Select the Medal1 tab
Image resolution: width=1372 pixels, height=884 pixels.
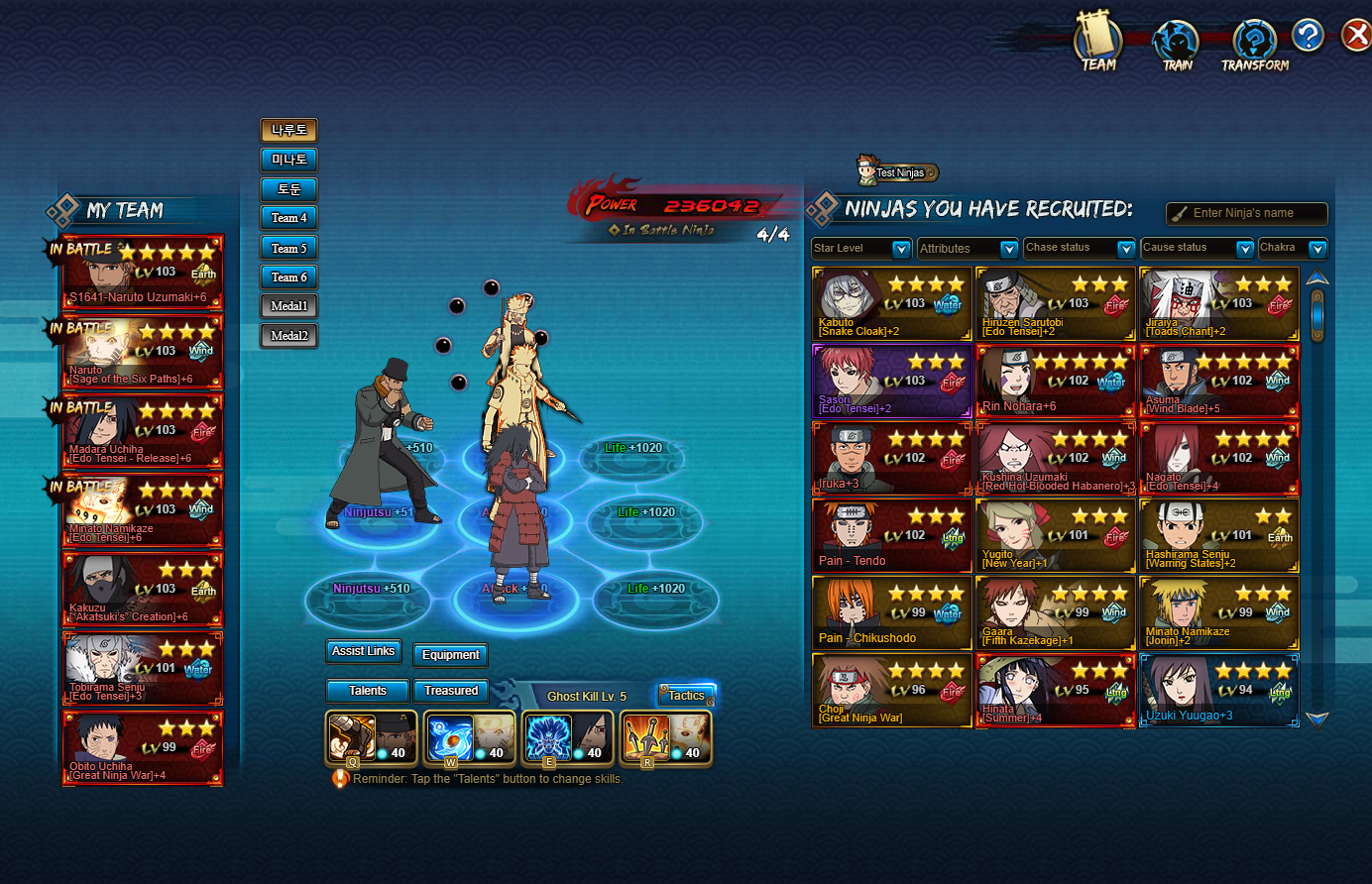[x=289, y=306]
